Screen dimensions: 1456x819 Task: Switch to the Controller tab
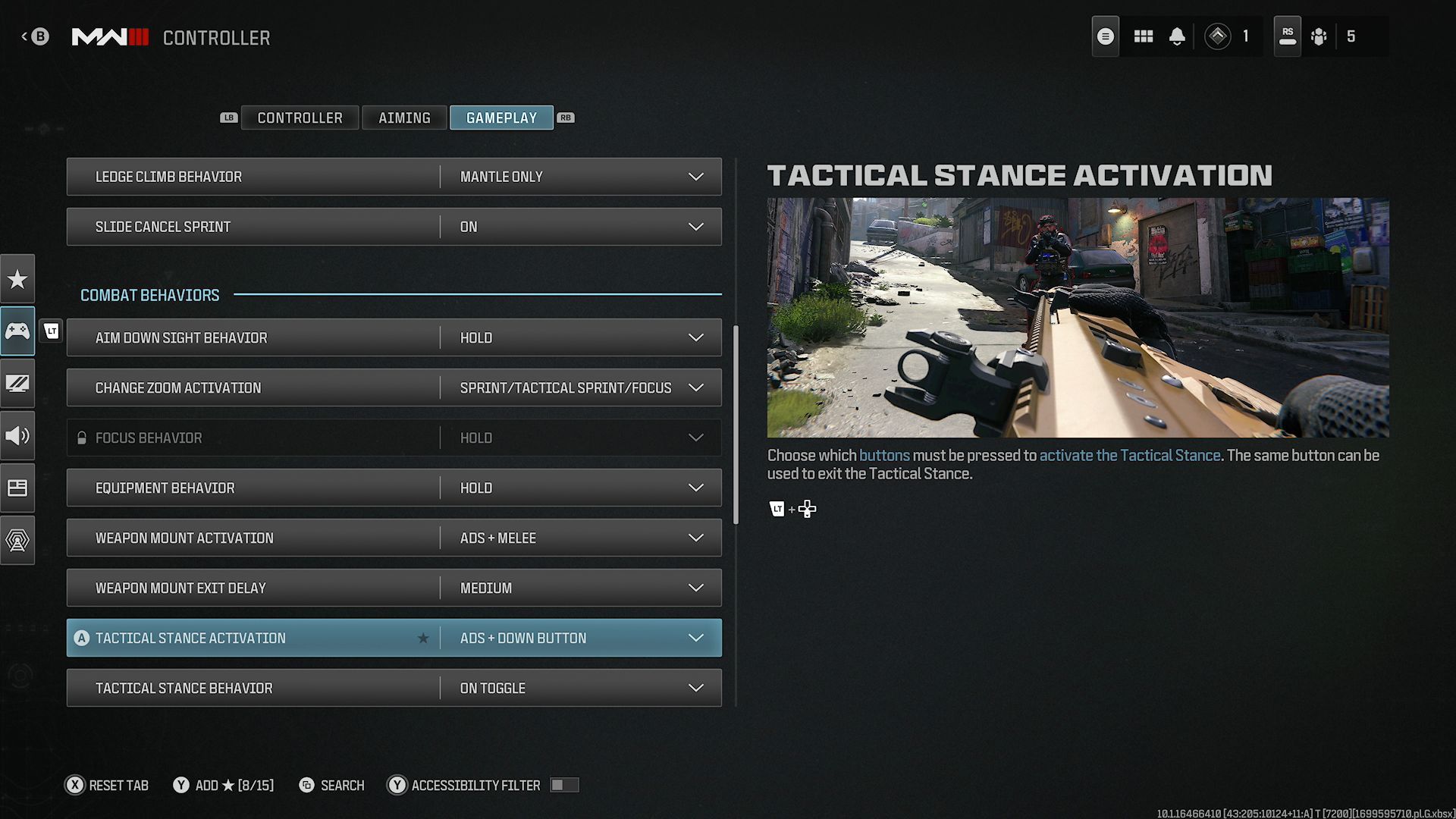(x=300, y=118)
